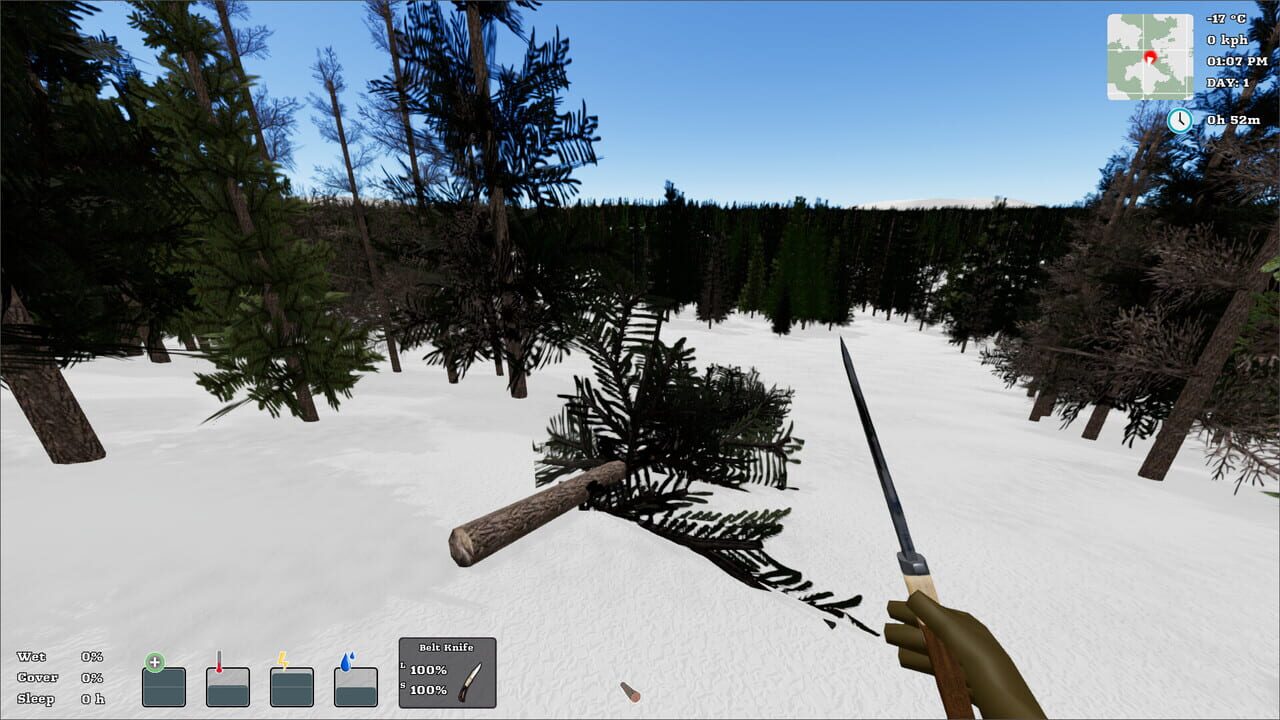The width and height of the screenshot is (1280, 720).
Task: Toggle the Sleep 0 h status readout
Action: pyautogui.click(x=60, y=698)
